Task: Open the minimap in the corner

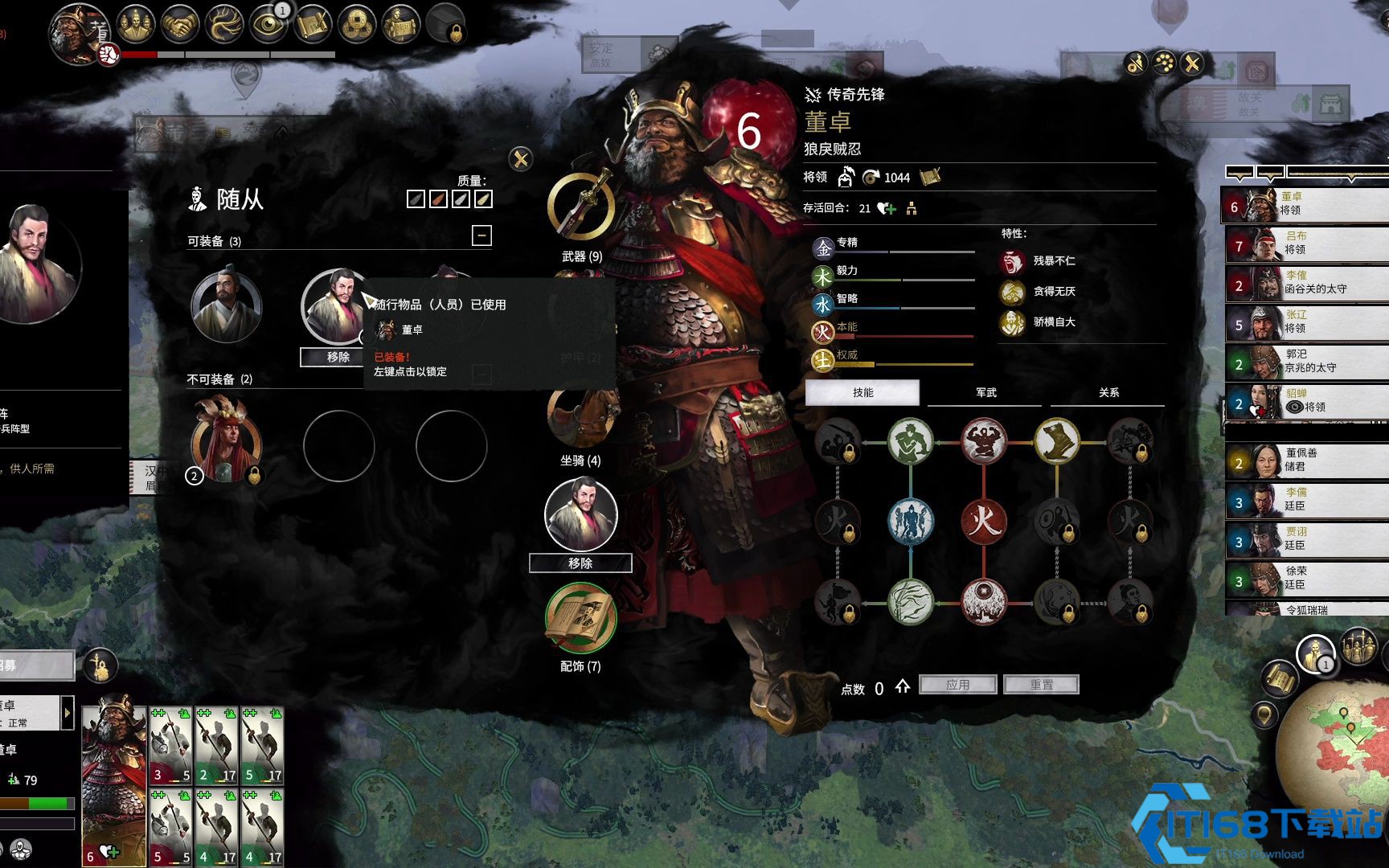Action: click(1334, 747)
